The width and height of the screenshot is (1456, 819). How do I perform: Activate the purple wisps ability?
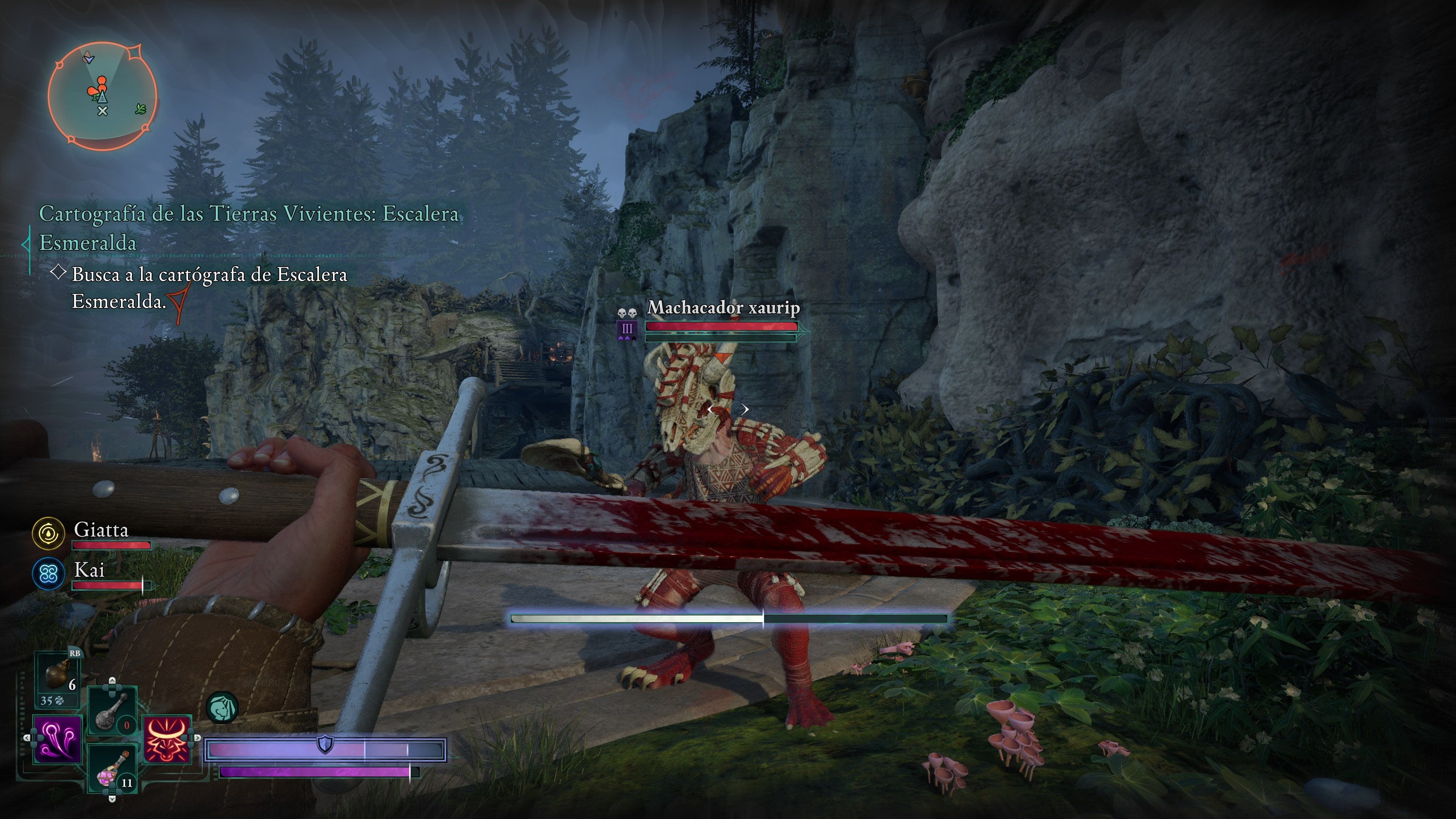[58, 738]
